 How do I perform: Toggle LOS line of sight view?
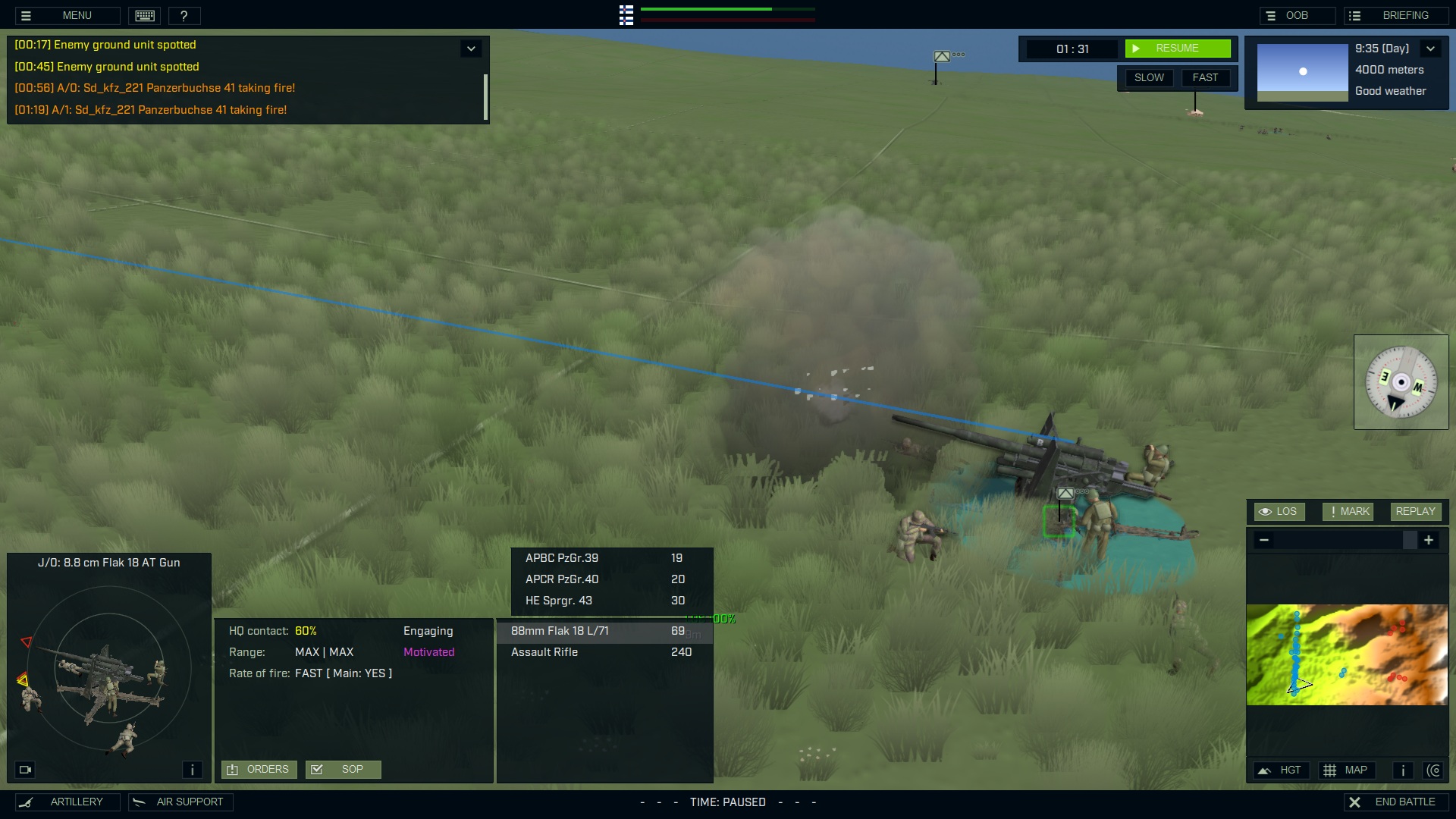[x=1279, y=511]
